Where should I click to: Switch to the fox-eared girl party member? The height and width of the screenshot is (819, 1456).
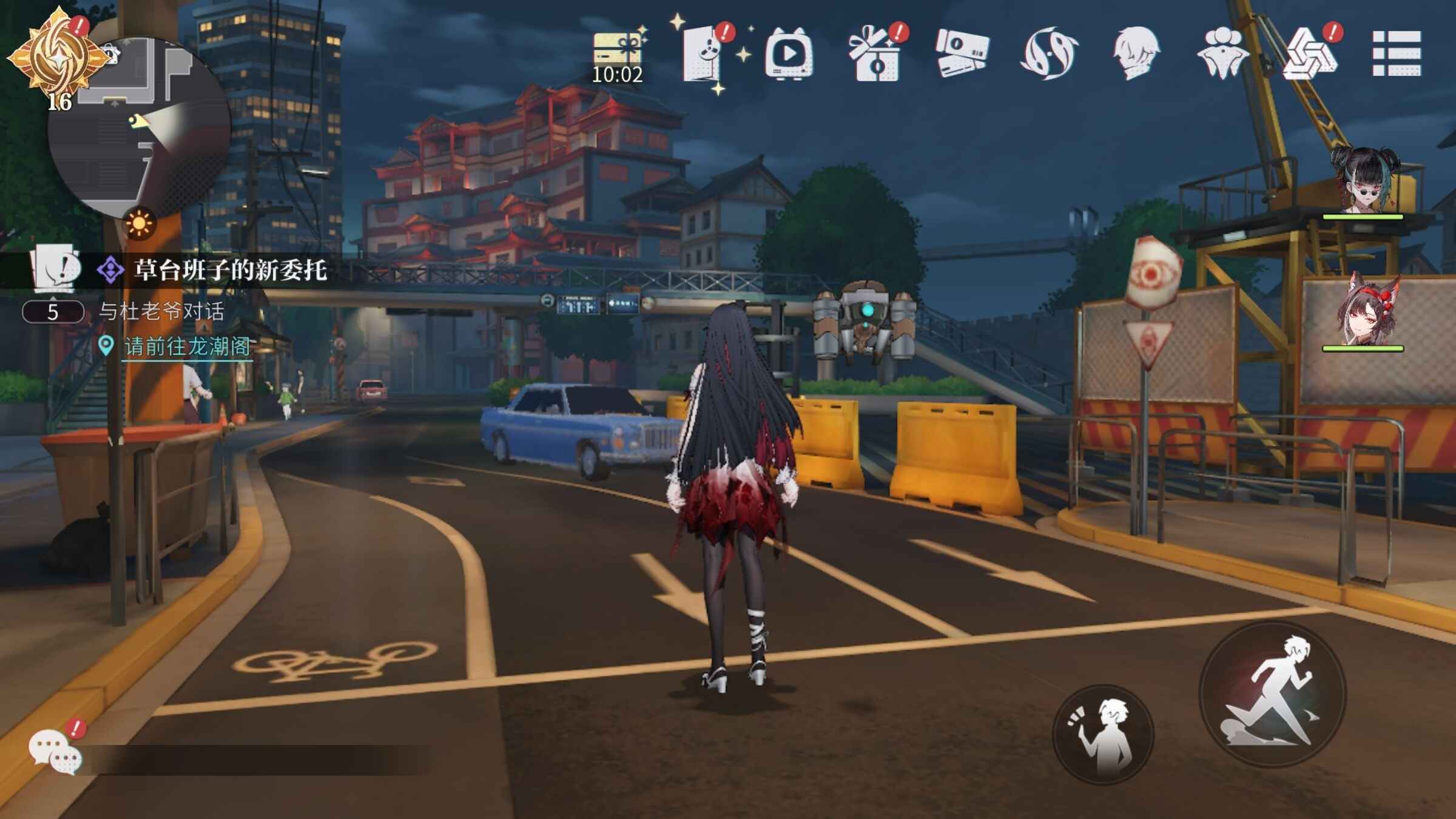click(x=1365, y=312)
